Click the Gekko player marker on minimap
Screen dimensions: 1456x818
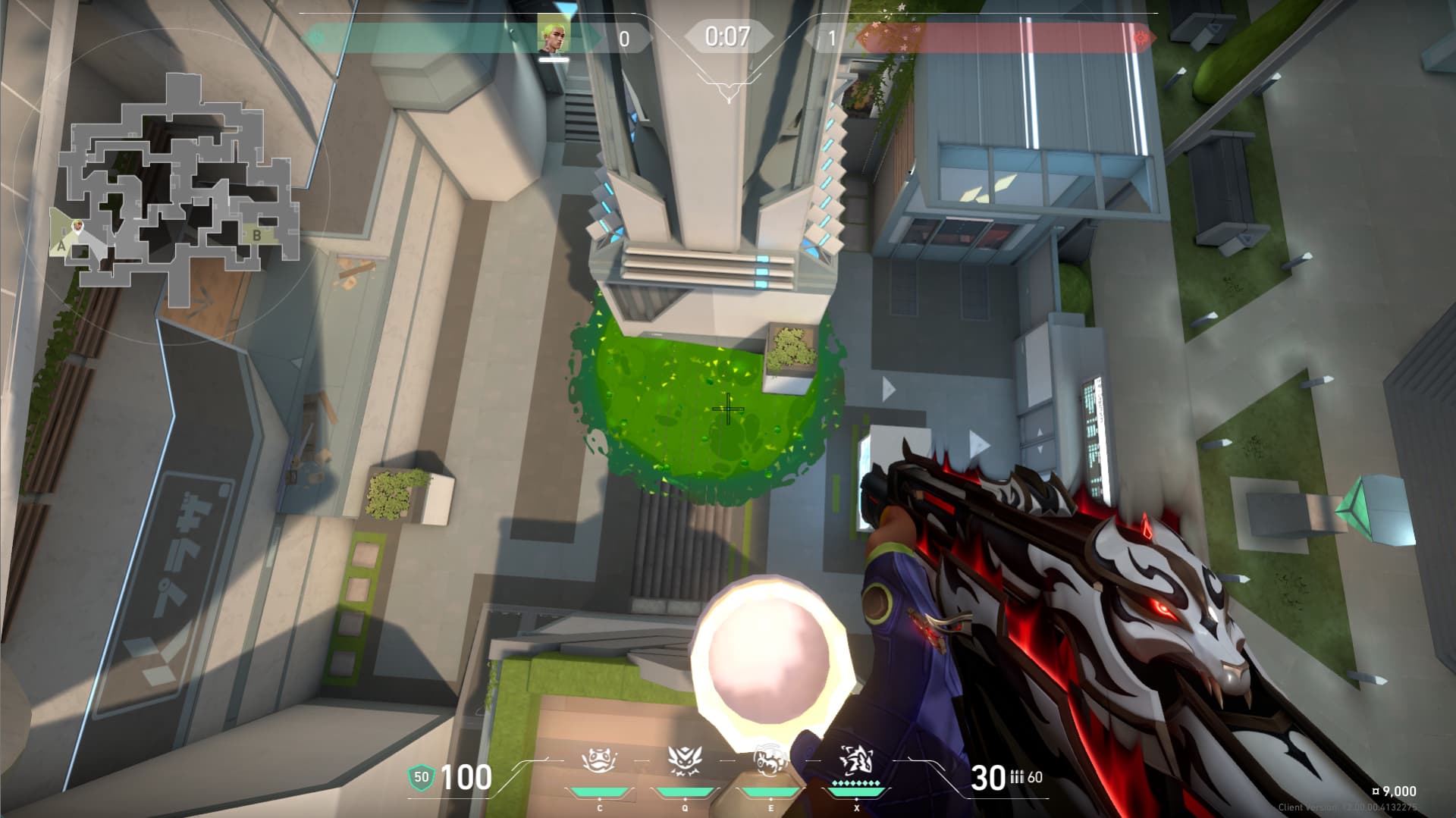tap(77, 226)
